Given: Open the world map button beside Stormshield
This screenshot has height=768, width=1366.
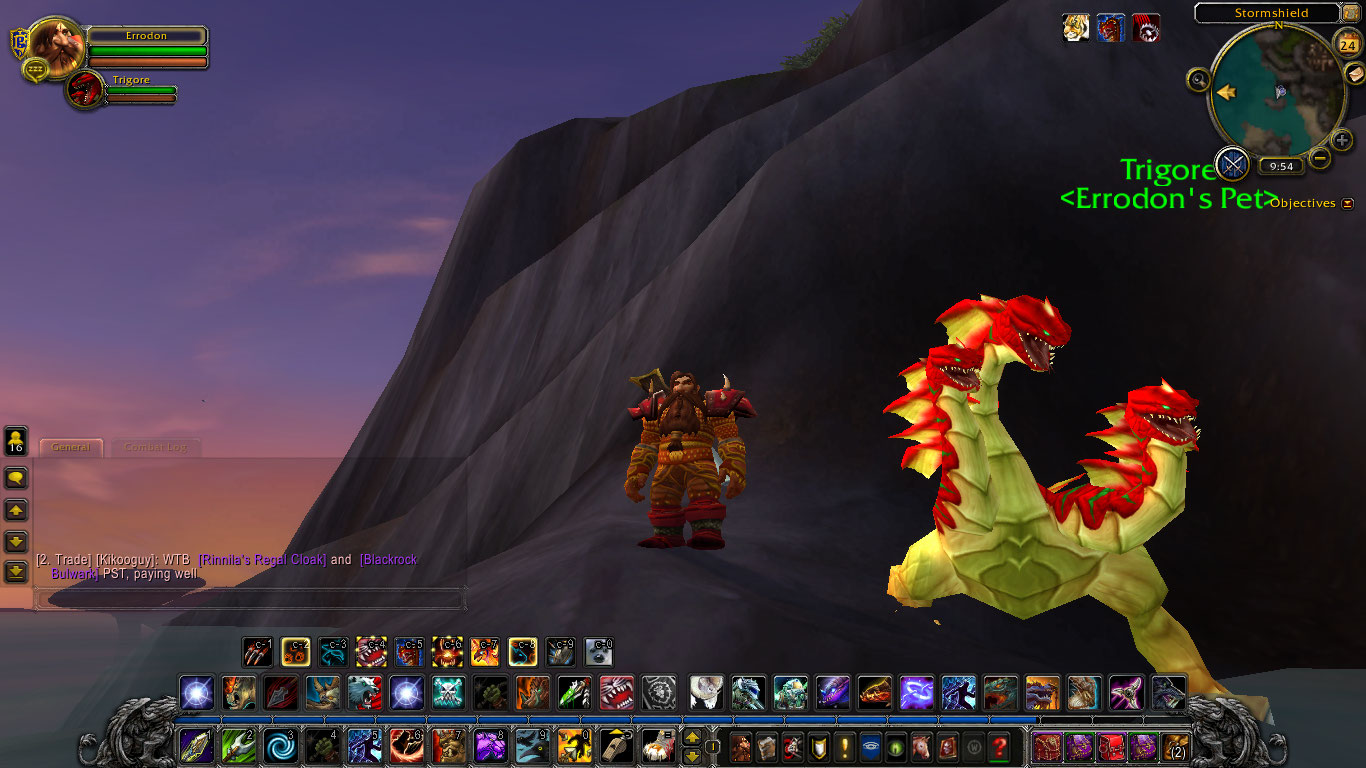Looking at the screenshot, I should [x=1351, y=12].
